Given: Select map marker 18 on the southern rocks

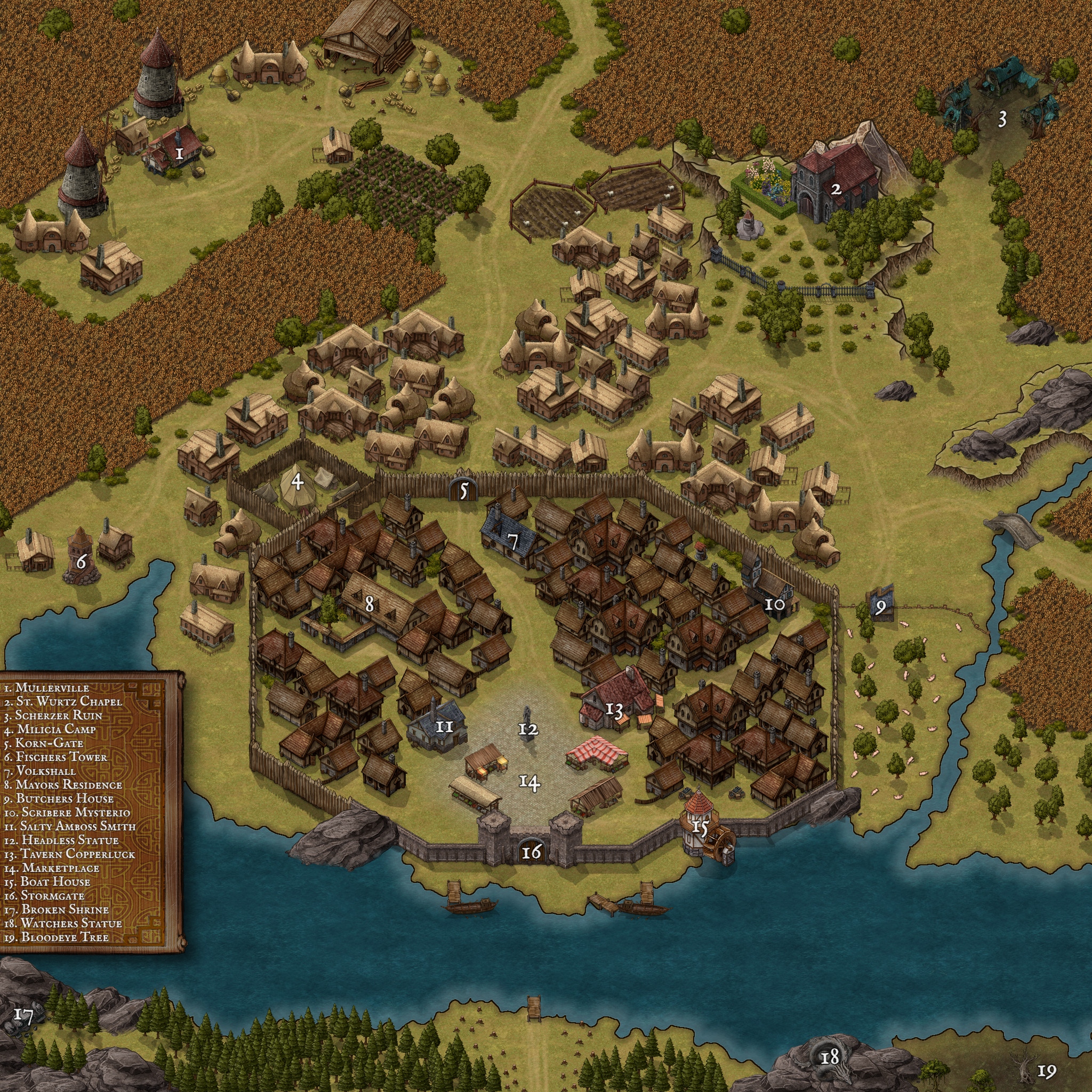Looking at the screenshot, I should 830,1055.
